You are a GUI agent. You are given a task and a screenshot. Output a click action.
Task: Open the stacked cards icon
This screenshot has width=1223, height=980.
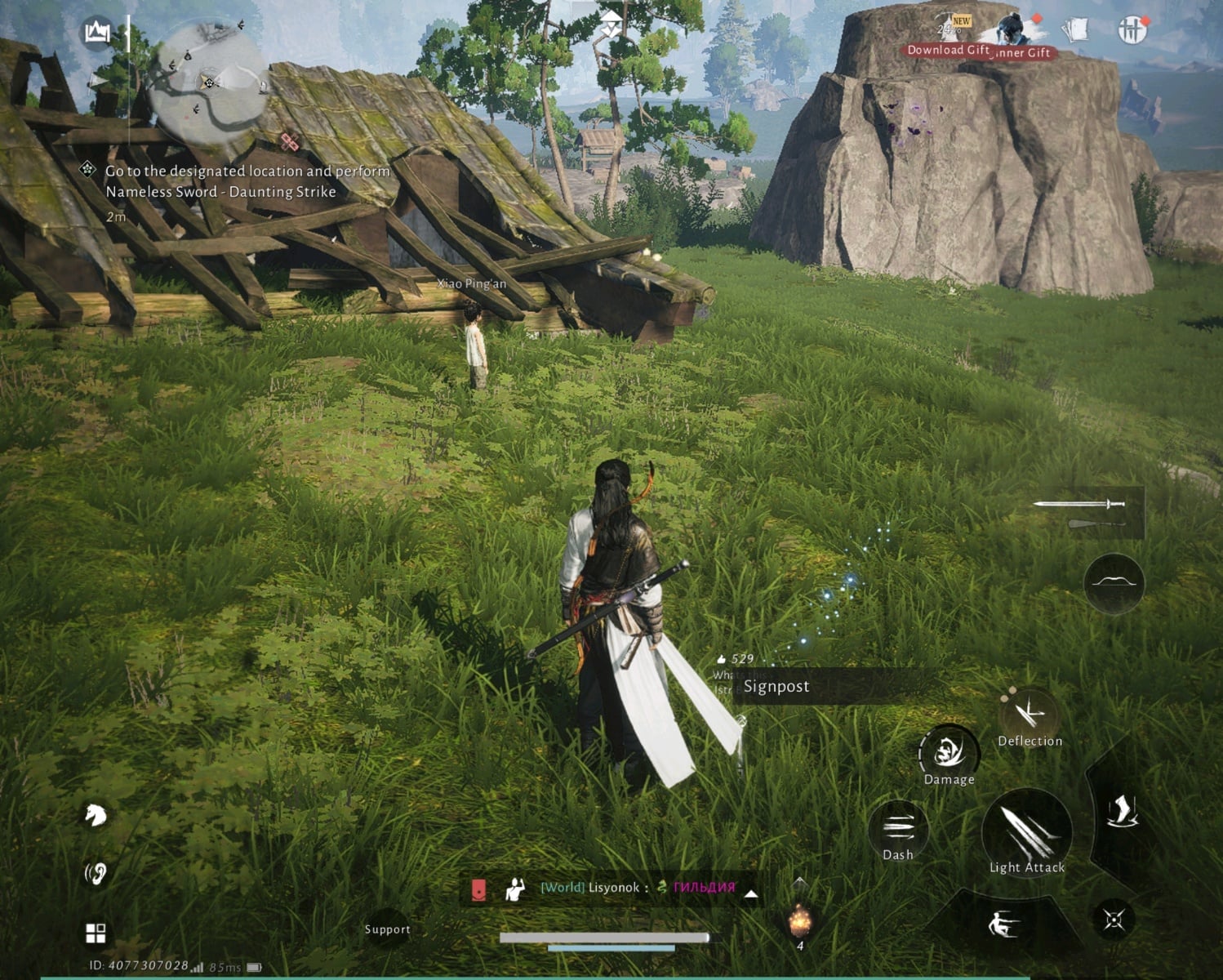pyautogui.click(x=1075, y=30)
